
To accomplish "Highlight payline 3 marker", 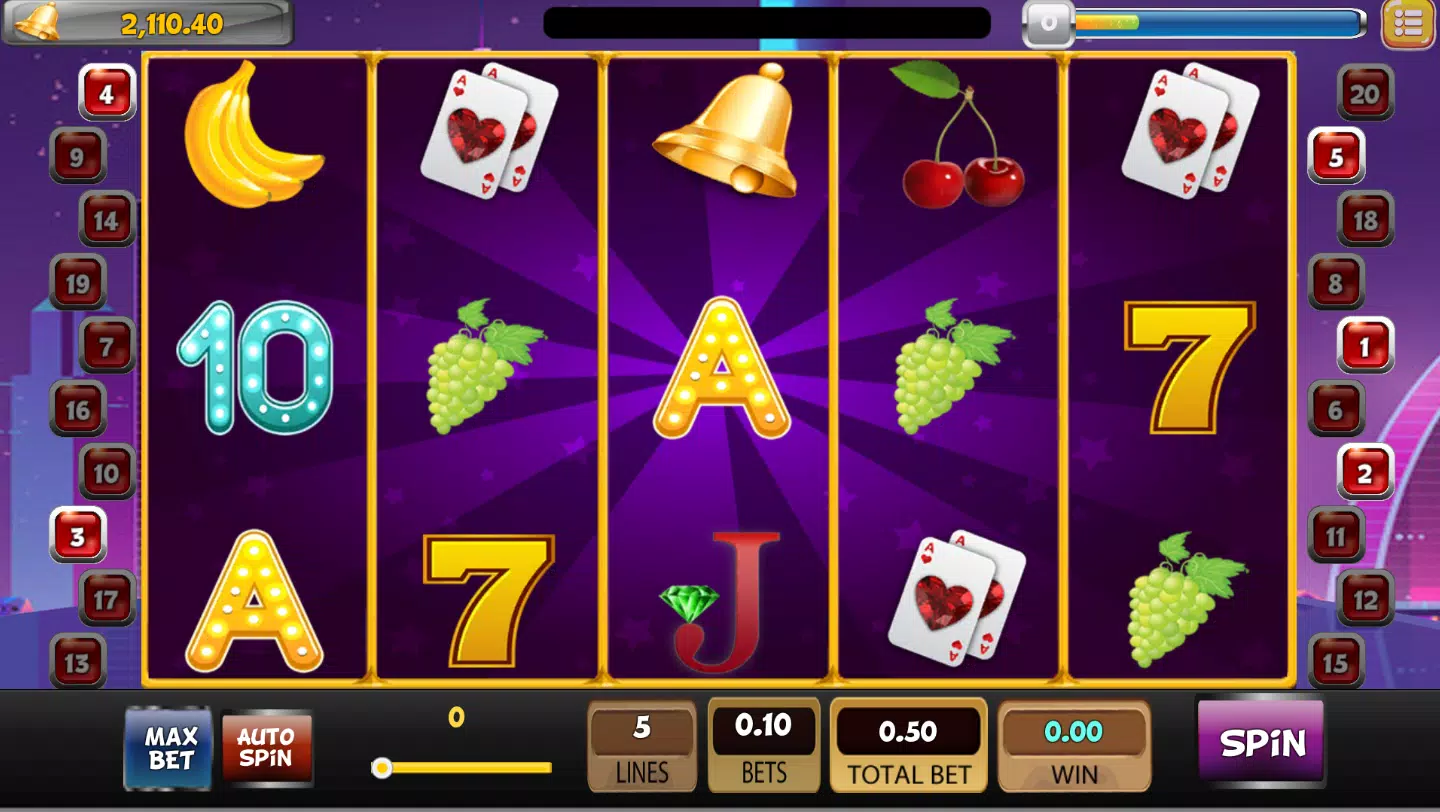I will point(78,536).
